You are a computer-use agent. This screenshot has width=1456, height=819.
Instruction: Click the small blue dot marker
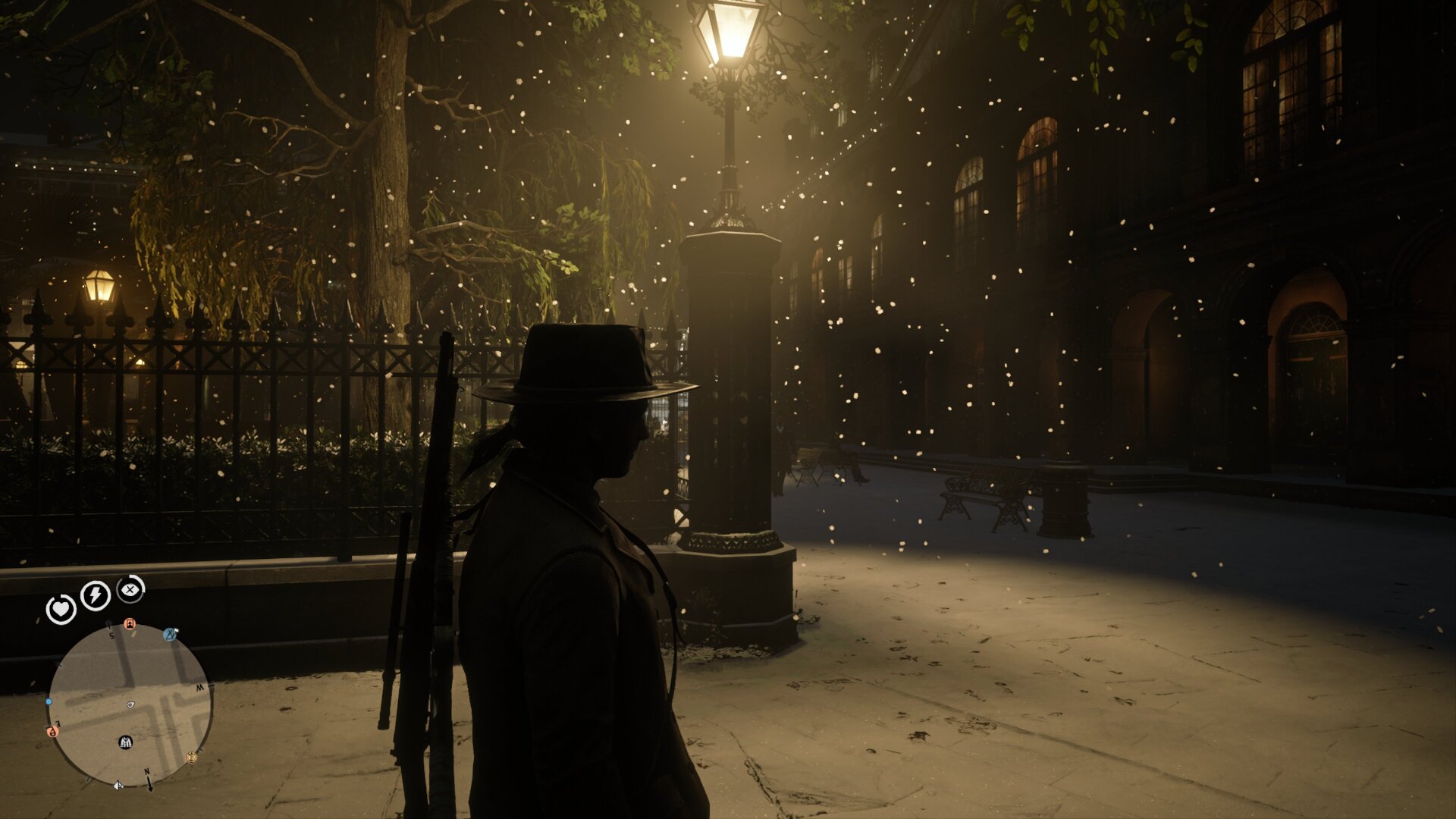49,702
